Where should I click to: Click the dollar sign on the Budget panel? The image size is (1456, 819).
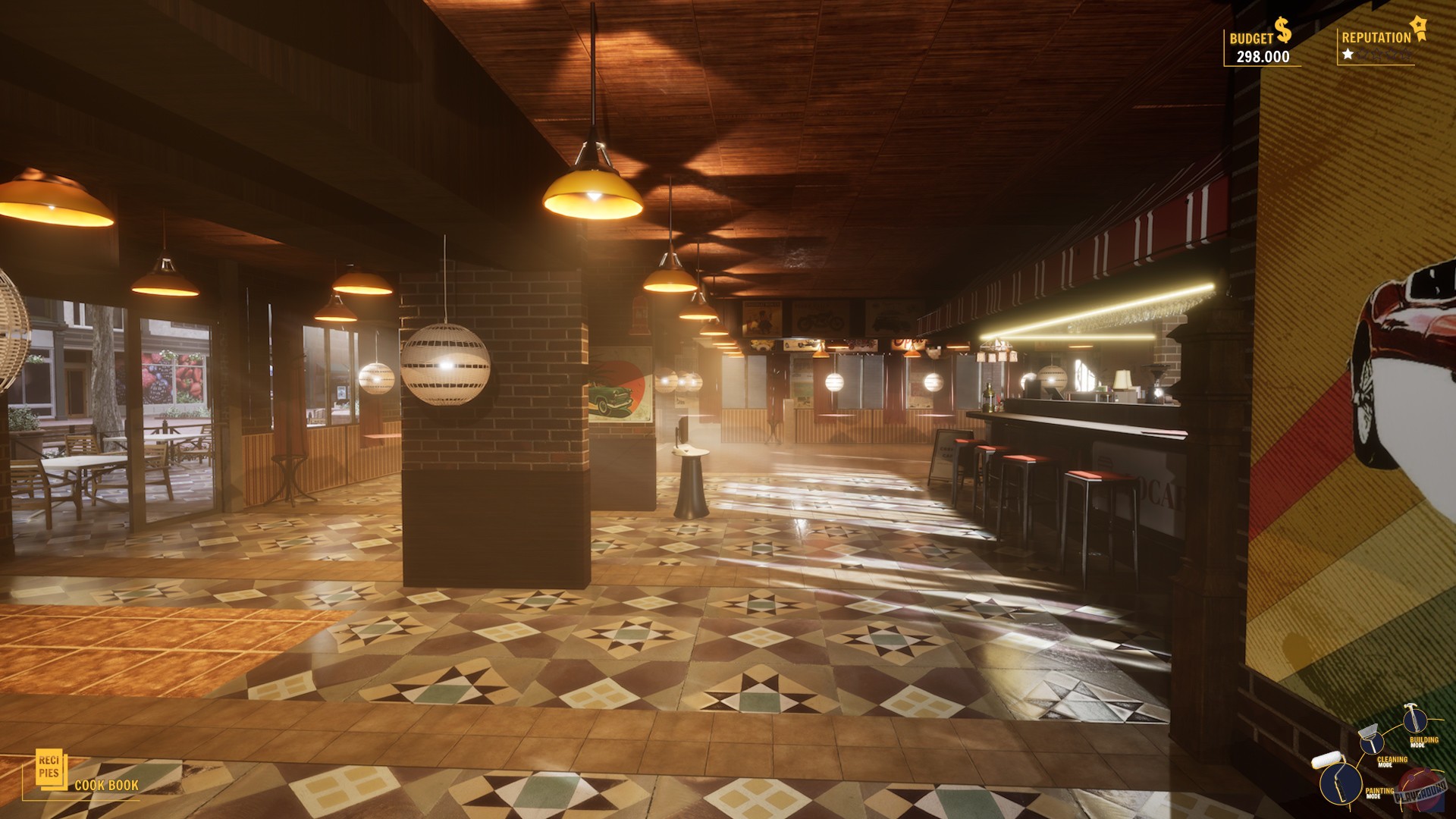coord(1282,28)
